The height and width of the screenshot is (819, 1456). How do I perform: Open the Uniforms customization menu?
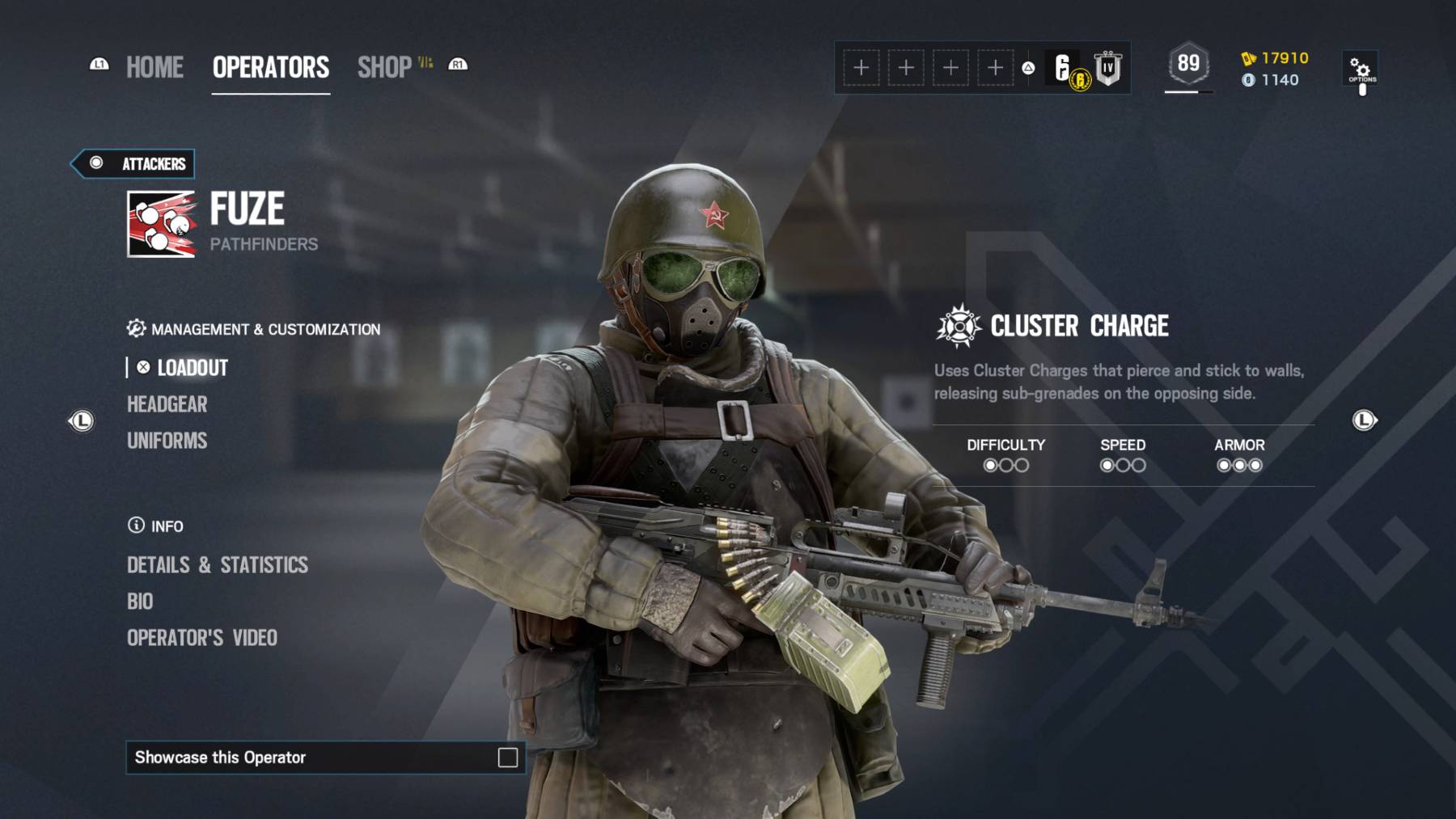[x=167, y=441]
